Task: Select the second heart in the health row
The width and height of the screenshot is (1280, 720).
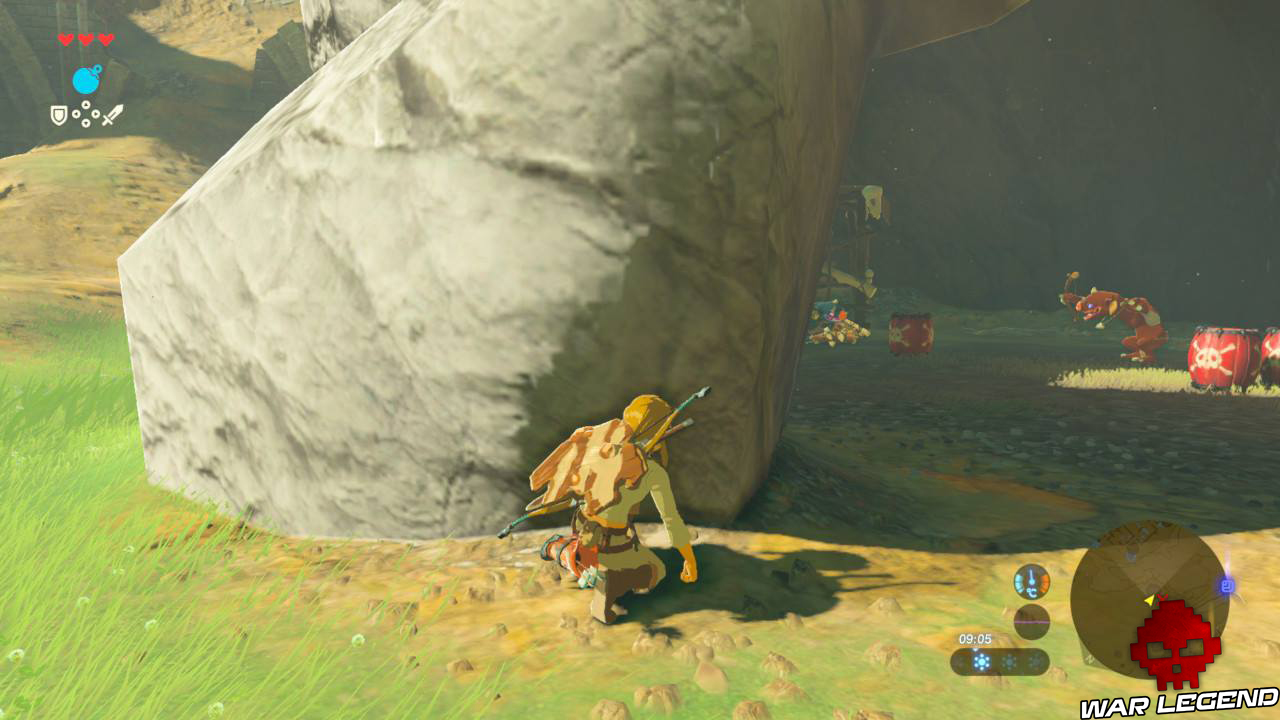Action: [x=85, y=40]
